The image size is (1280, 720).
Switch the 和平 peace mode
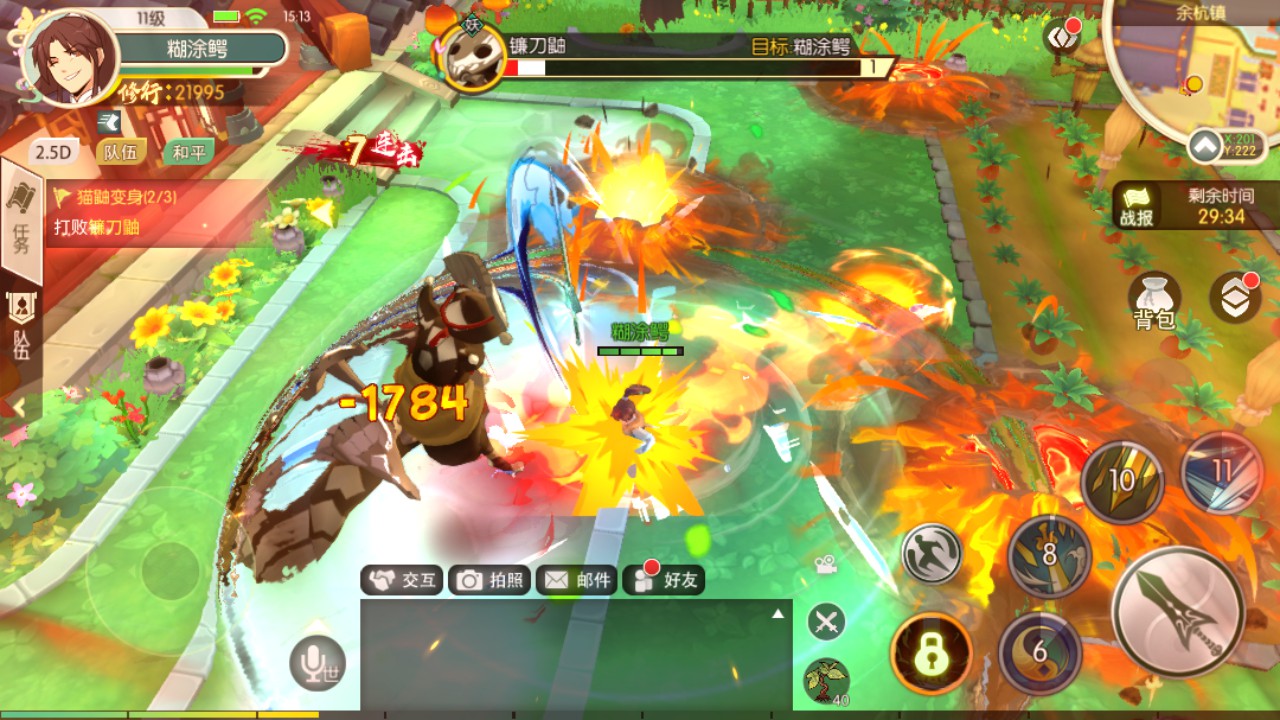[188, 152]
